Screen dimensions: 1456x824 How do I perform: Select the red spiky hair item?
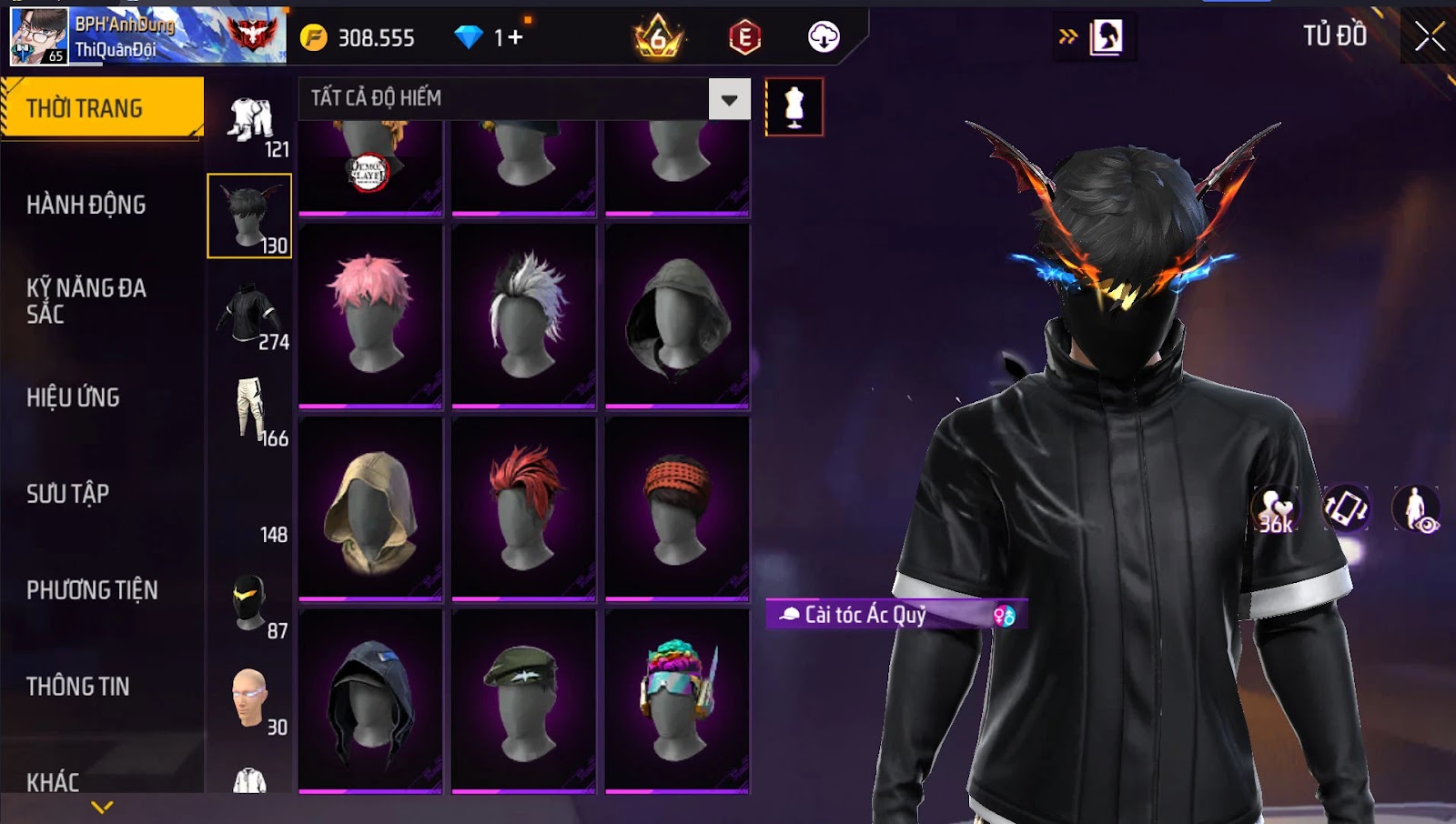(x=524, y=507)
